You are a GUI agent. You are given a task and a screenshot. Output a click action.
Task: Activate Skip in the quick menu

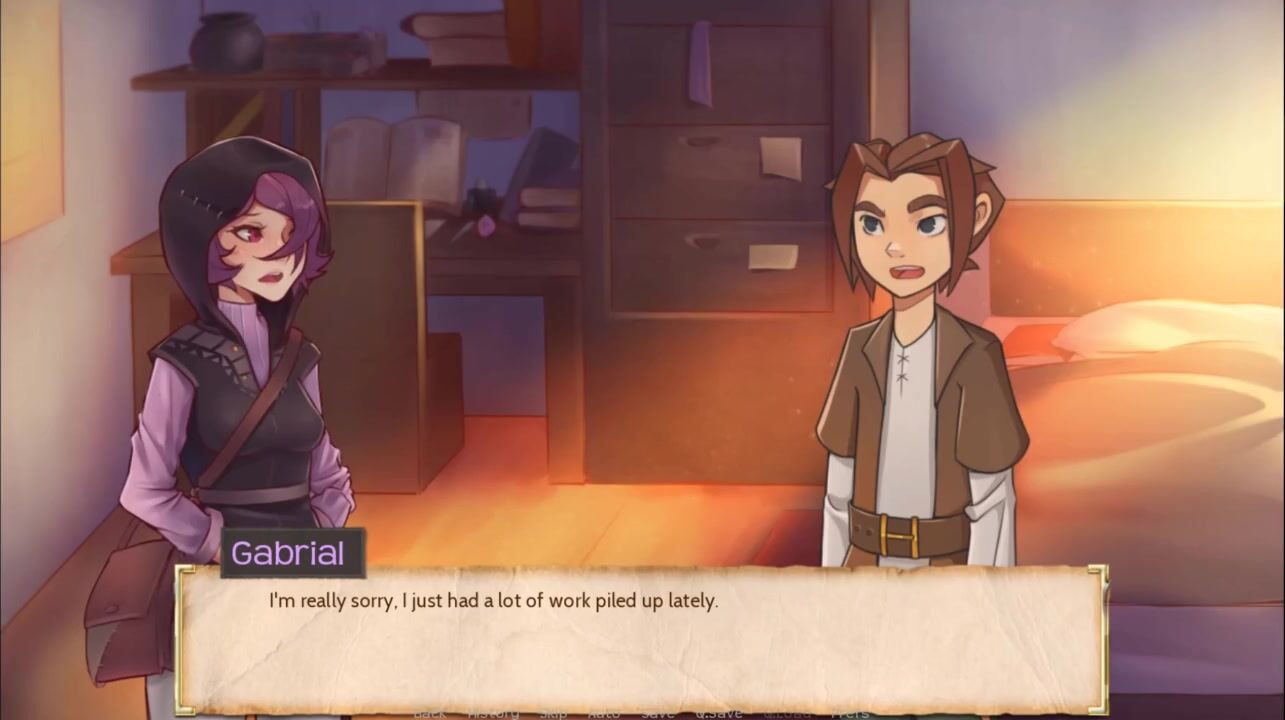pyautogui.click(x=553, y=713)
